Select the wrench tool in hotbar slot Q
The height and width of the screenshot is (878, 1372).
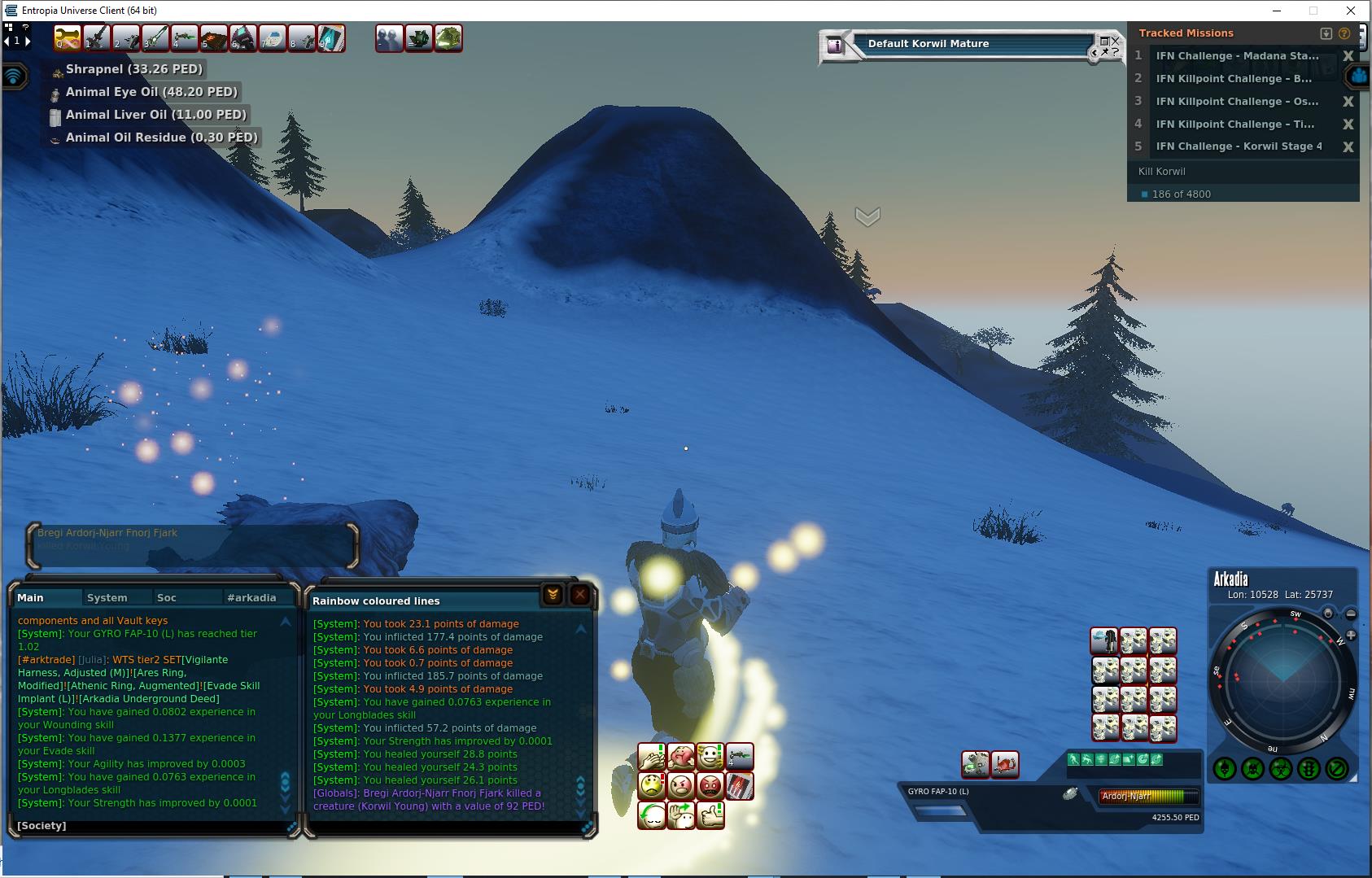point(68,38)
